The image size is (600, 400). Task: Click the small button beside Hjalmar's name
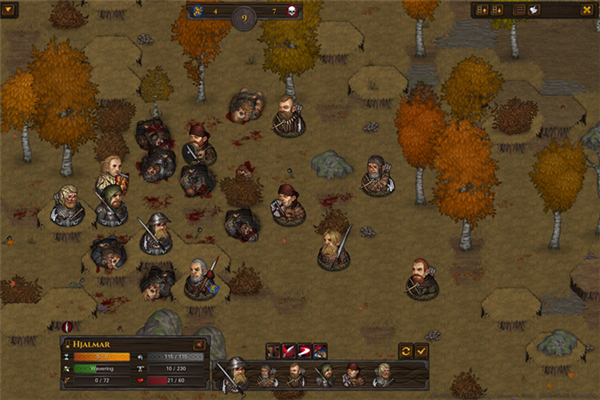pyautogui.click(x=198, y=344)
